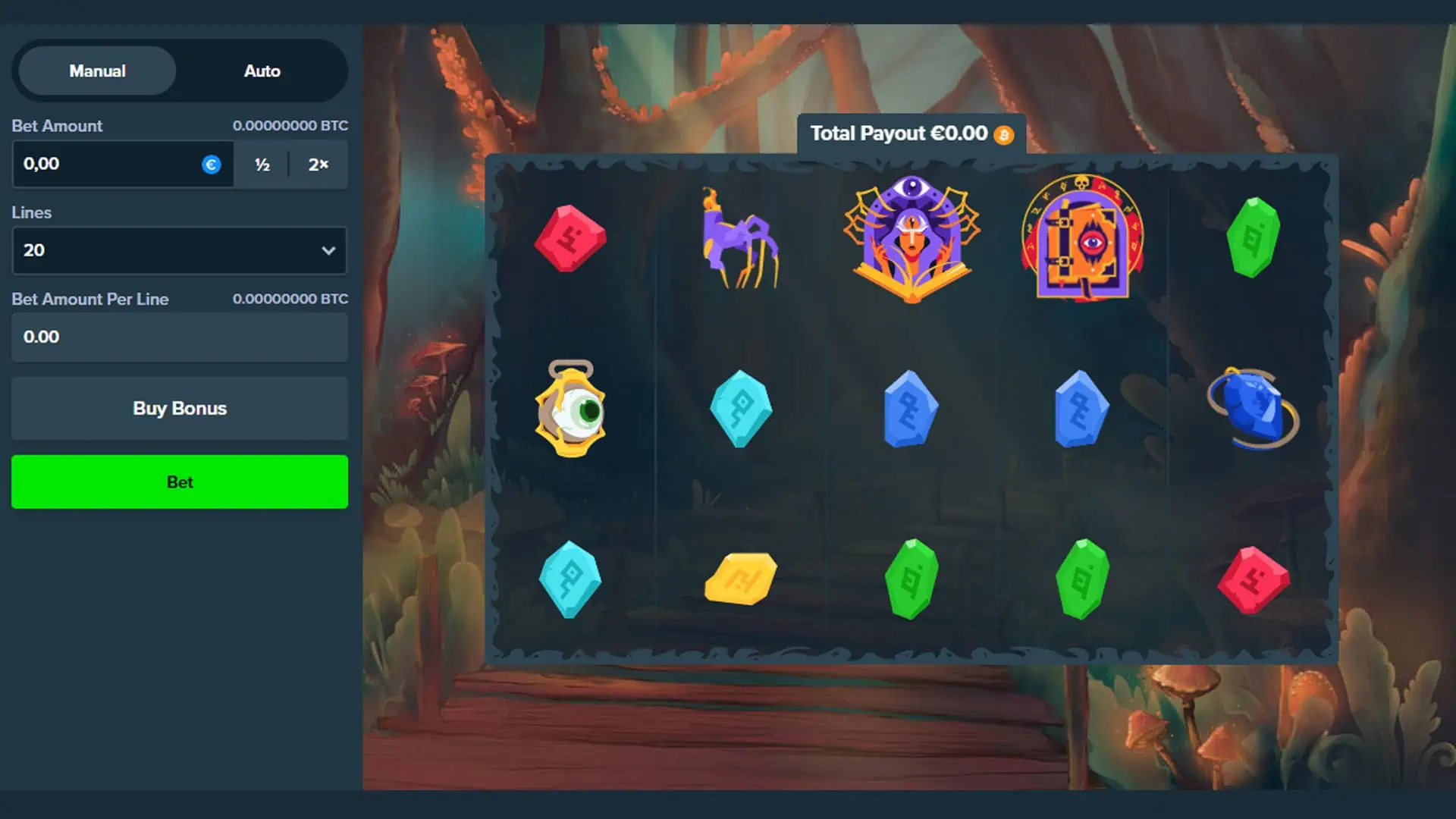Place a bet with the green Bet button
Viewport: 1456px width, 819px height.
point(180,482)
